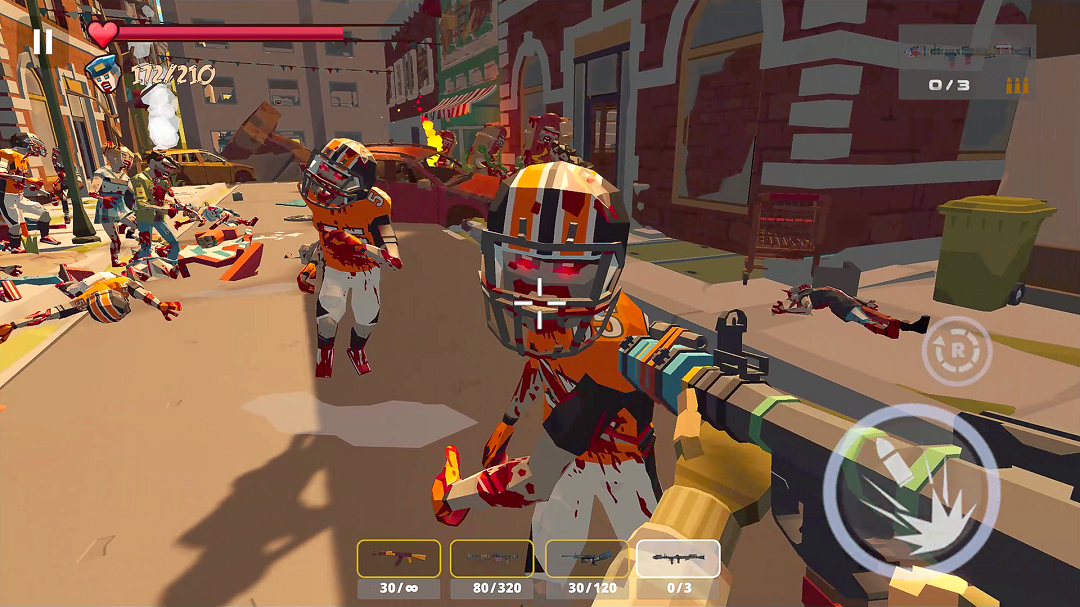Tap the current weapon panel showing 0/3

click(966, 62)
